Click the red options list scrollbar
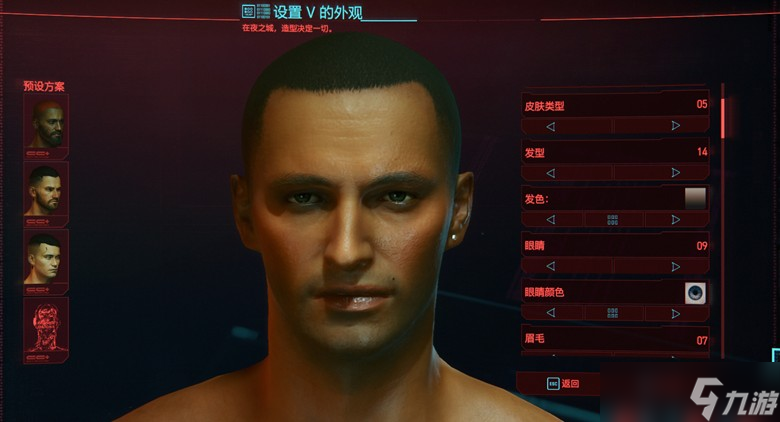Viewport: 780px width, 422px height. click(x=723, y=117)
